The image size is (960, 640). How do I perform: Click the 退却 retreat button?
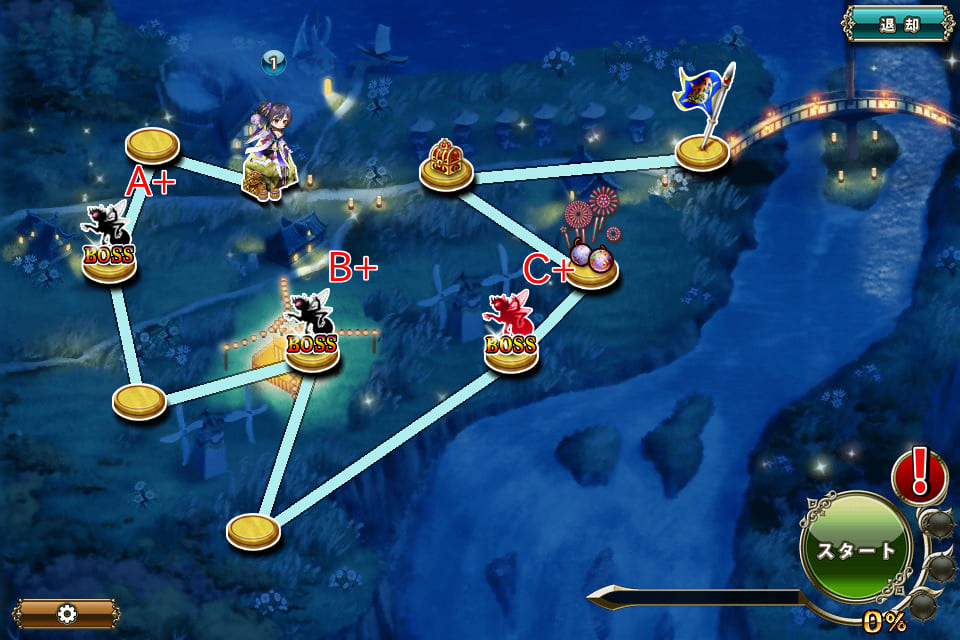coord(897,24)
